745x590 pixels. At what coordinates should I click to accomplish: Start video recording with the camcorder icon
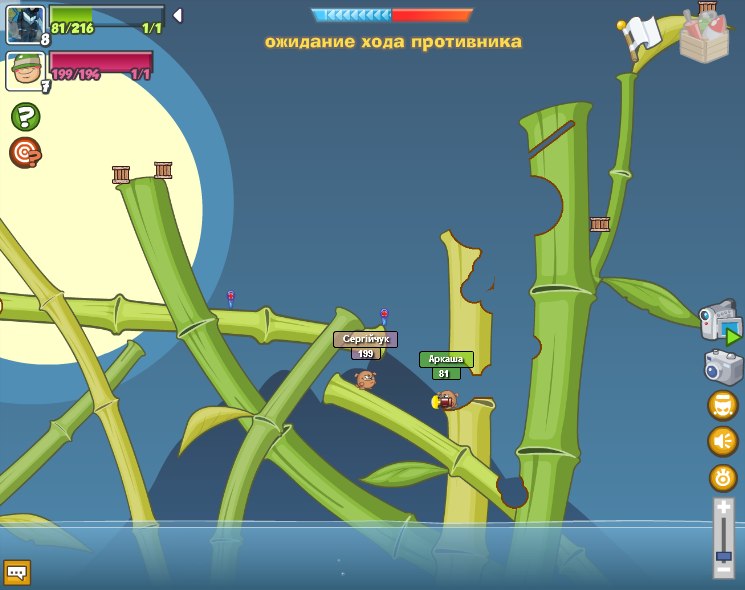click(x=720, y=323)
